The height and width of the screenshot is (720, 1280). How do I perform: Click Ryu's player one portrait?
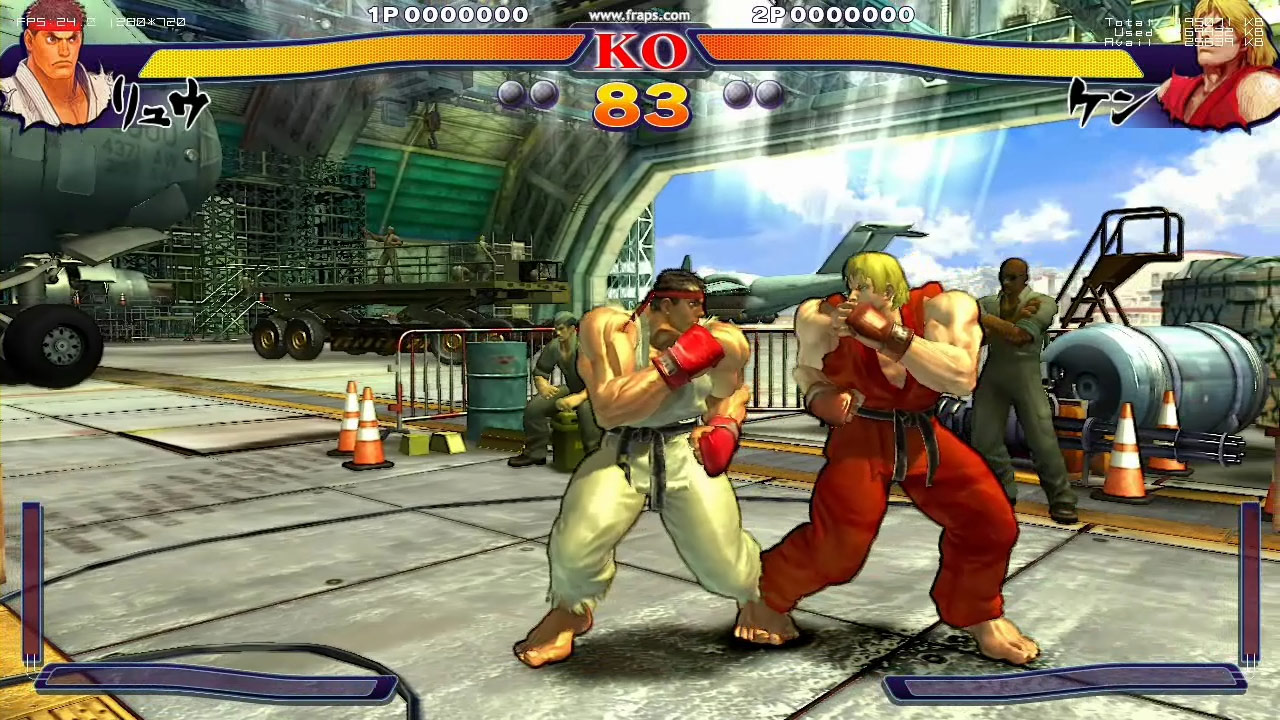58,70
